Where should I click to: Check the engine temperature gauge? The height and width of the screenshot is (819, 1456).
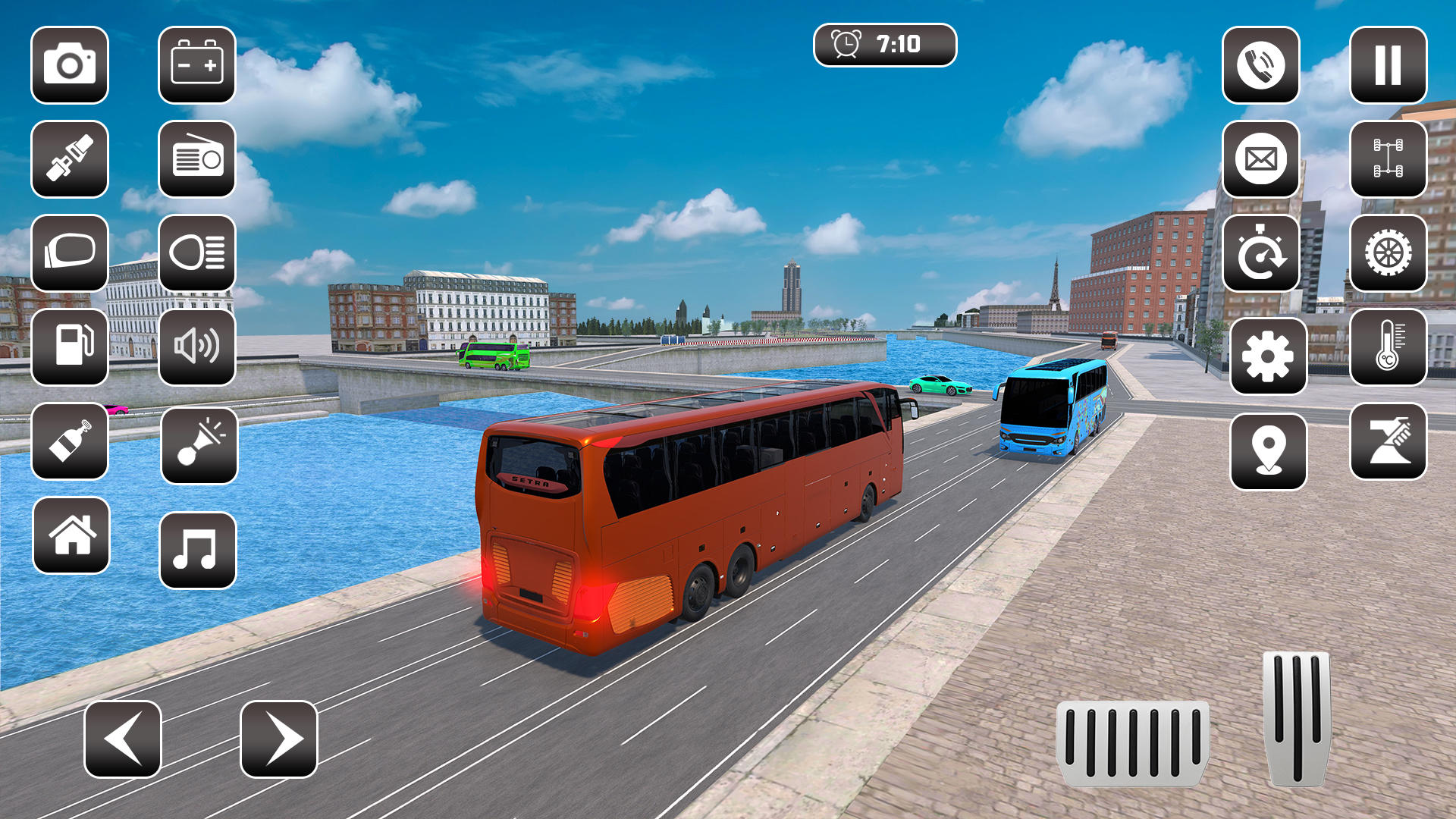tap(1386, 347)
